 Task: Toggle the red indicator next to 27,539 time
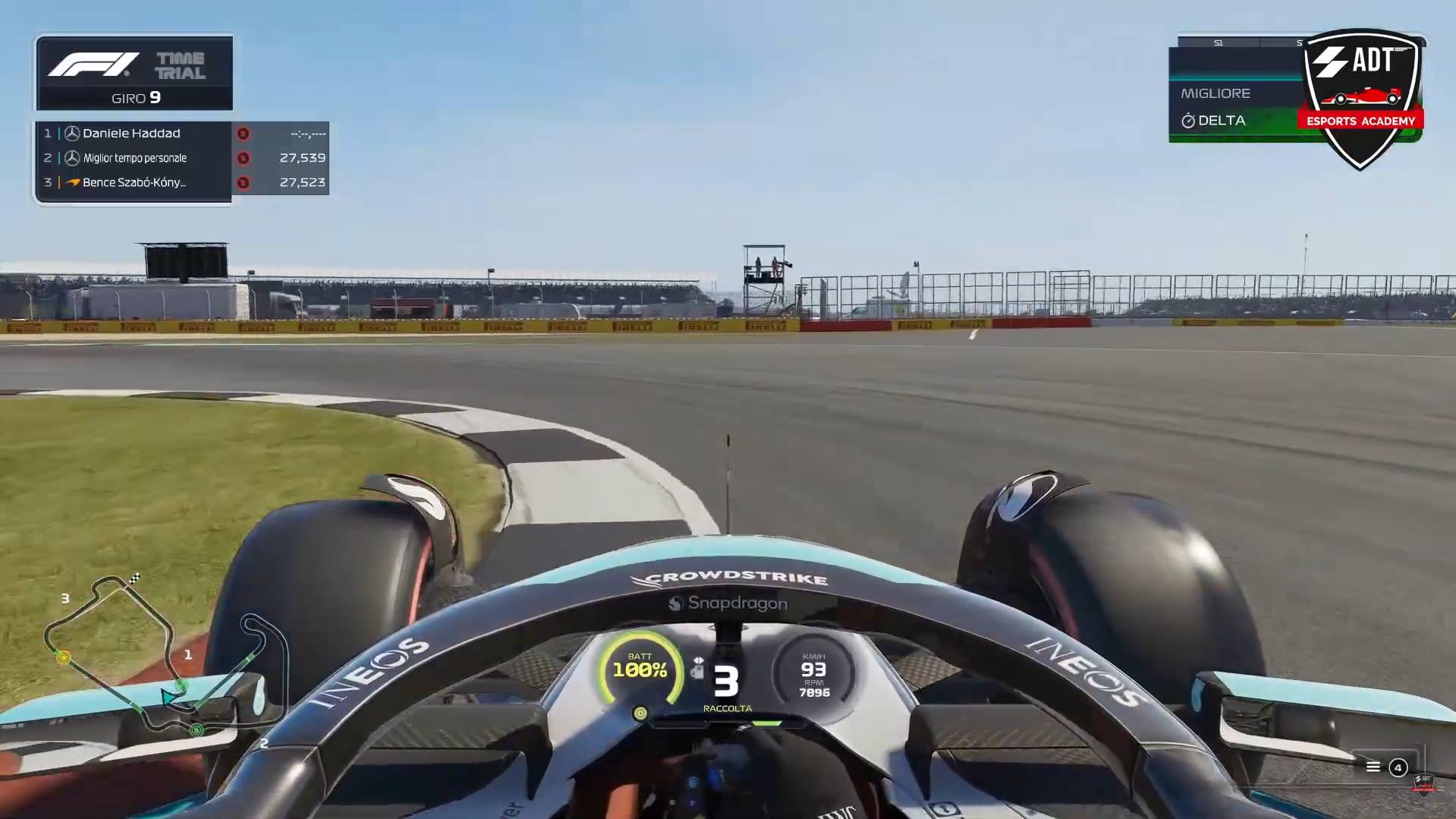click(x=244, y=157)
